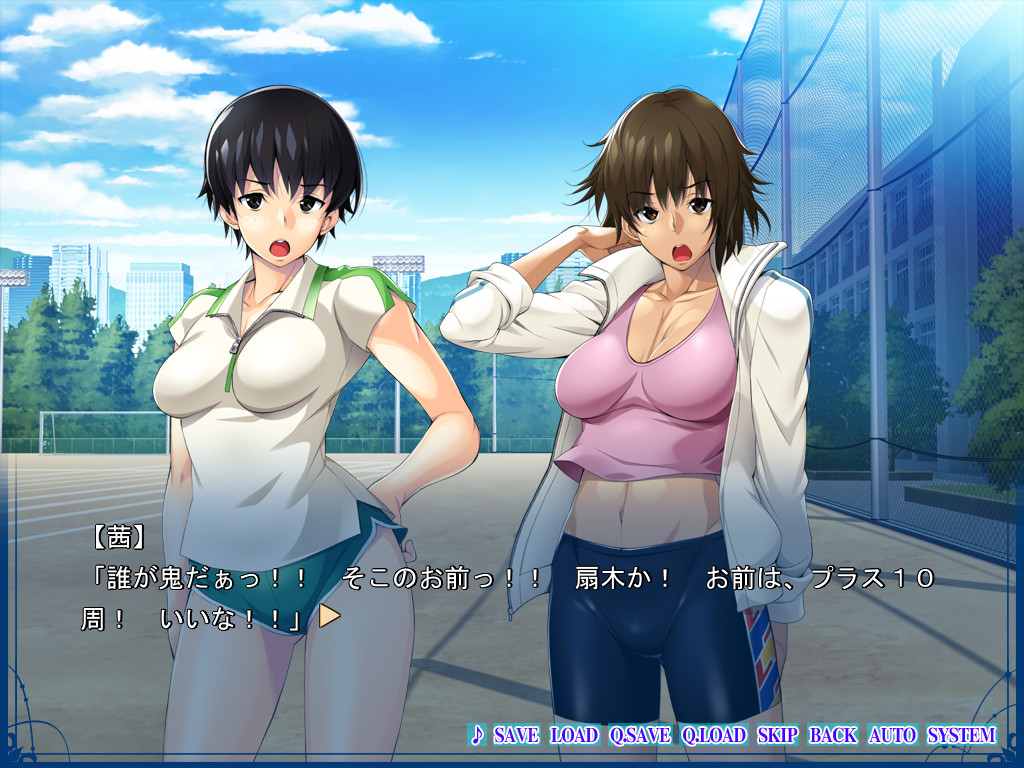The height and width of the screenshot is (768, 1024).
Task: Advance dialogue via the orange arrow
Action: tap(329, 617)
